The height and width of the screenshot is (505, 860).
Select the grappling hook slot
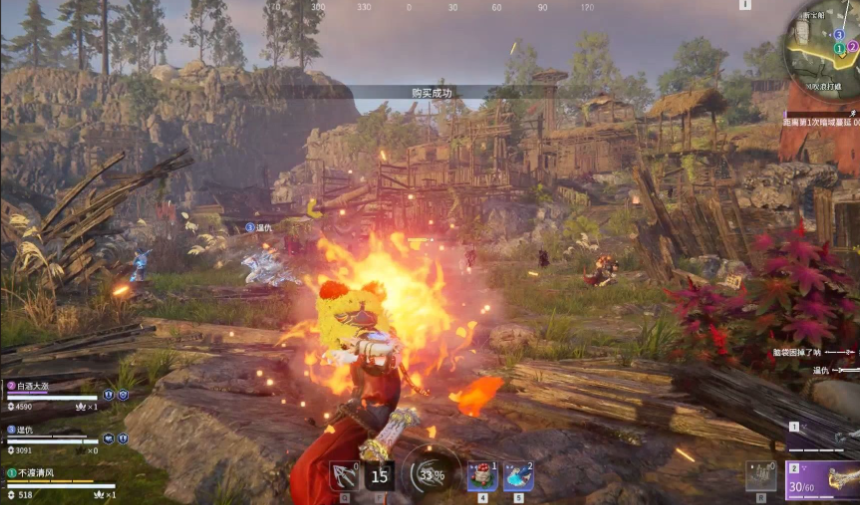point(344,476)
